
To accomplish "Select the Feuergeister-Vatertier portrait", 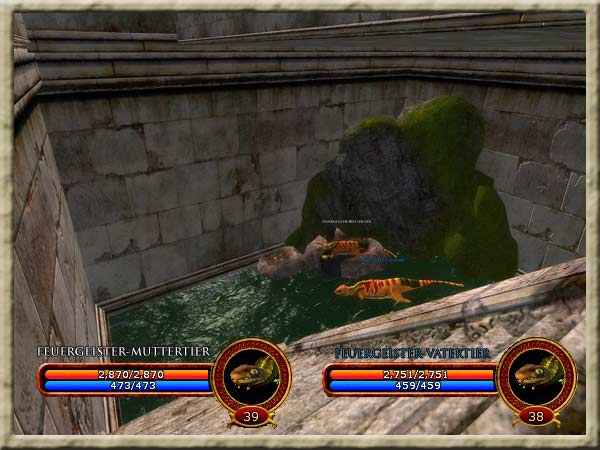I will click(535, 375).
